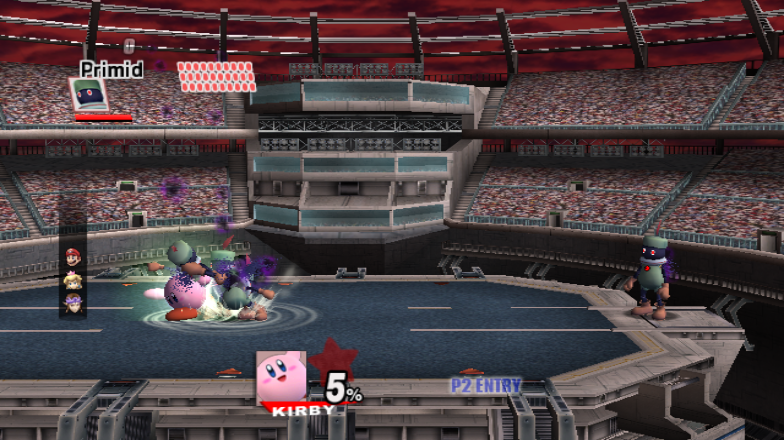The width and height of the screenshot is (784, 440).
Task: Choose the Peach stock head icon
Action: (72, 280)
